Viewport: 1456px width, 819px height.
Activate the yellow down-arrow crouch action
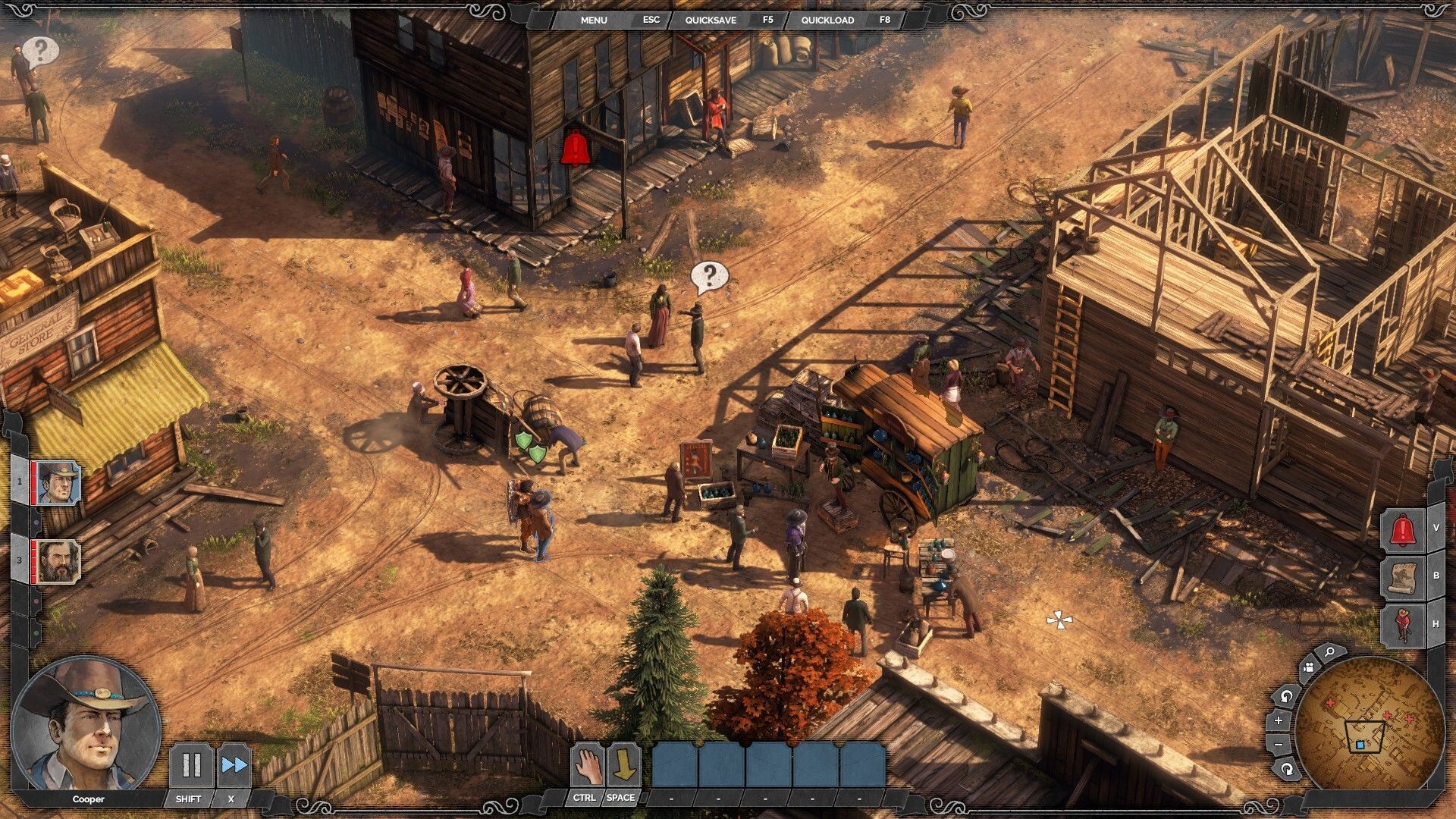click(x=624, y=766)
